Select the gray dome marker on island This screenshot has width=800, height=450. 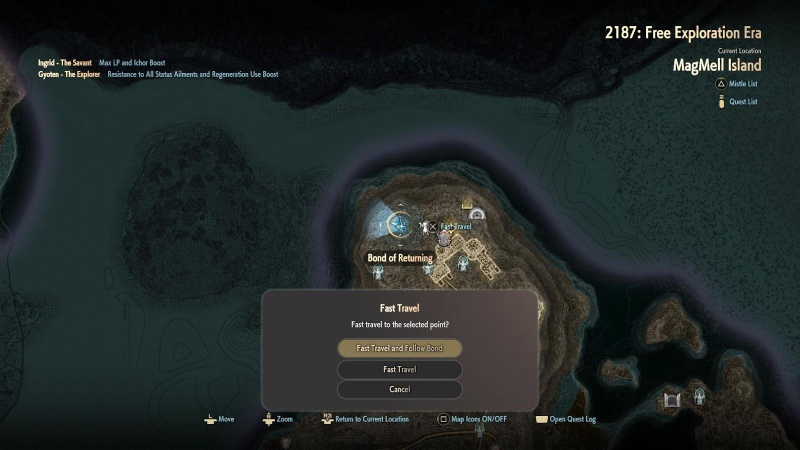pyautogui.click(x=477, y=214)
